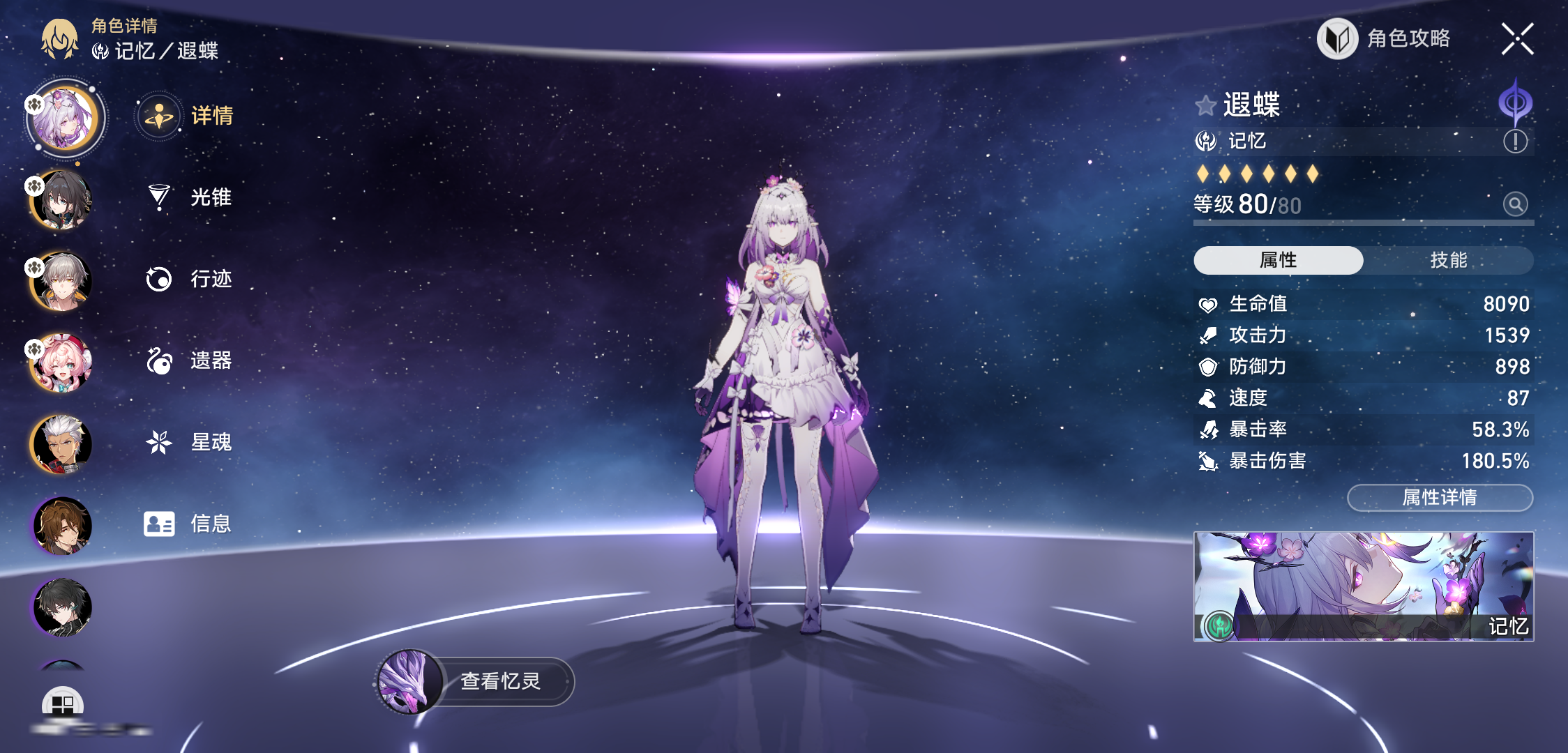This screenshot has width=1568, height=753.
Task: Toggle the favorite star beside 遐蝶
Action: [1205, 106]
